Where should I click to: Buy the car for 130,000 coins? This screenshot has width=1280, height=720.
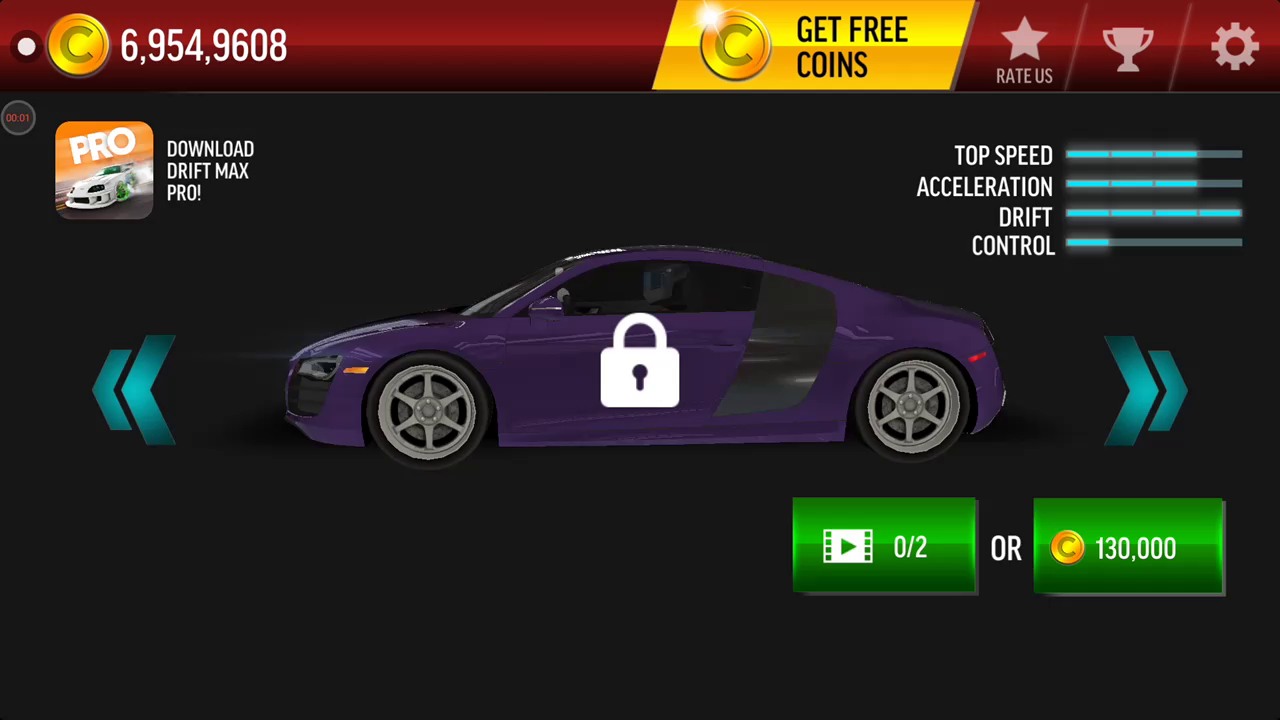pos(1128,547)
